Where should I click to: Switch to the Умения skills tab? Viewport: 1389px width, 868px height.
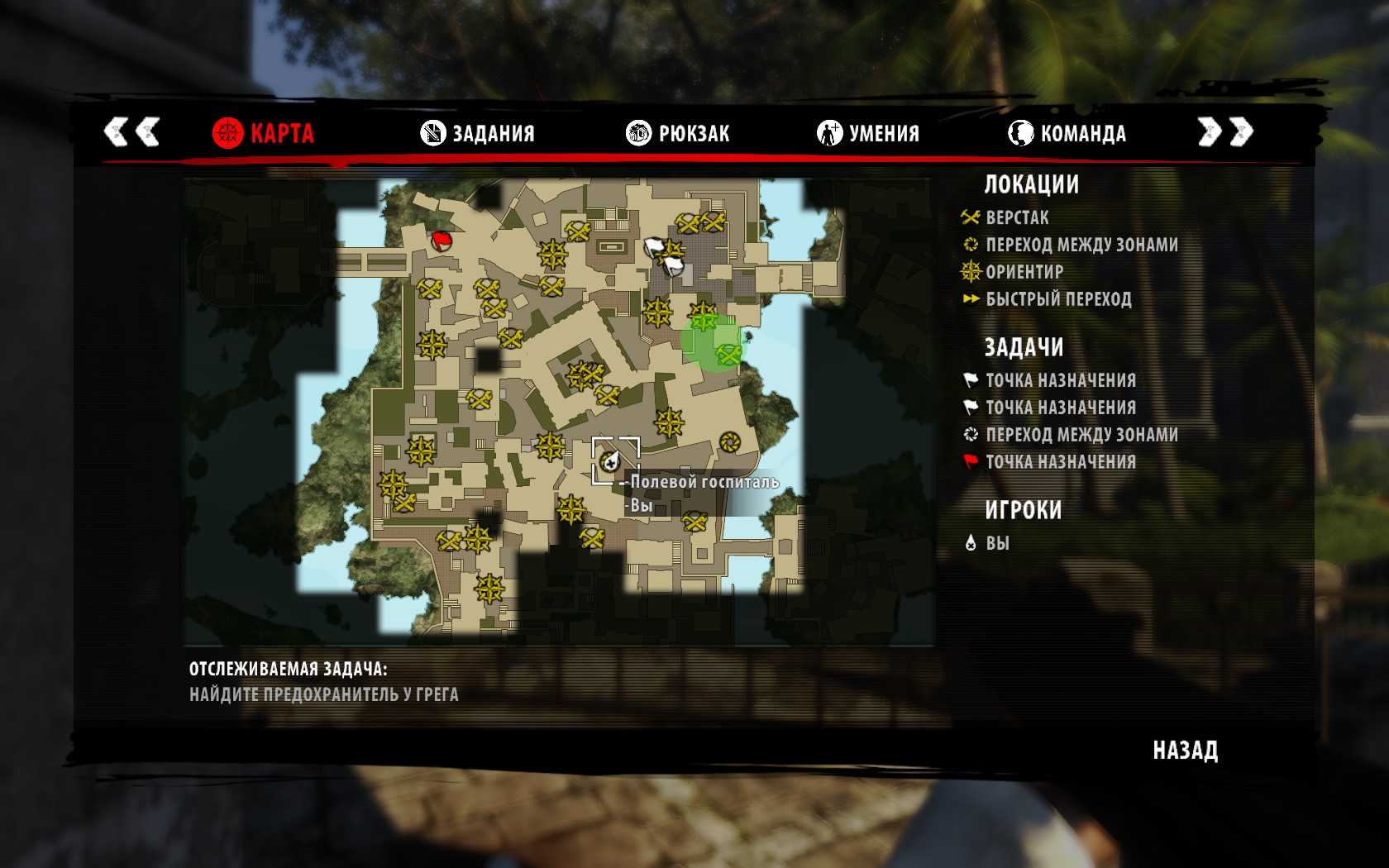[868, 133]
